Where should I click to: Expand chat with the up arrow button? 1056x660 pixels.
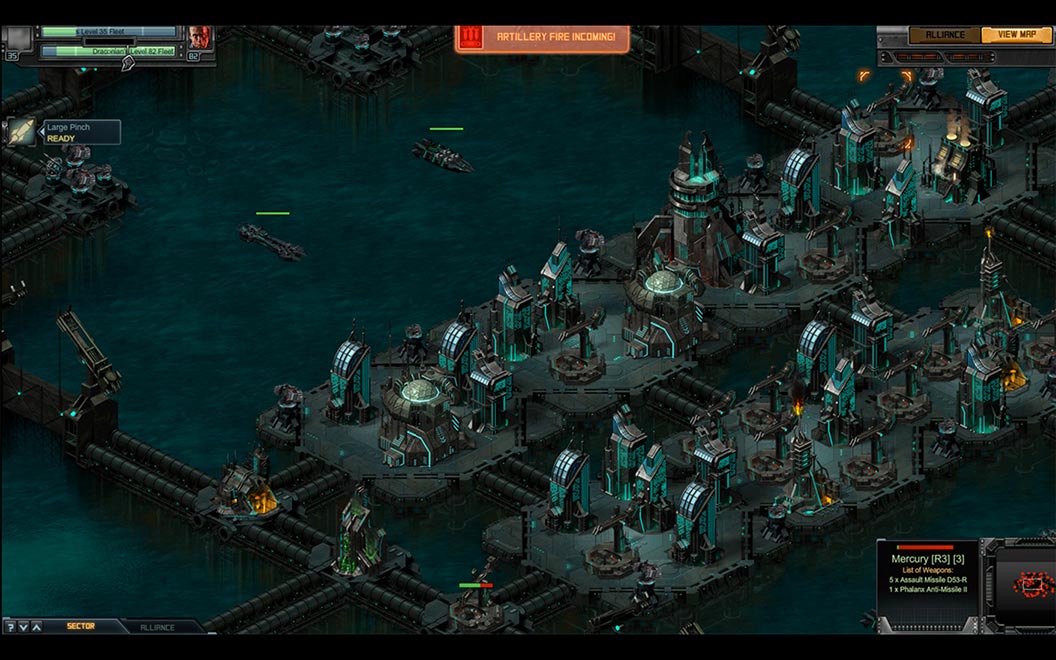[x=37, y=627]
